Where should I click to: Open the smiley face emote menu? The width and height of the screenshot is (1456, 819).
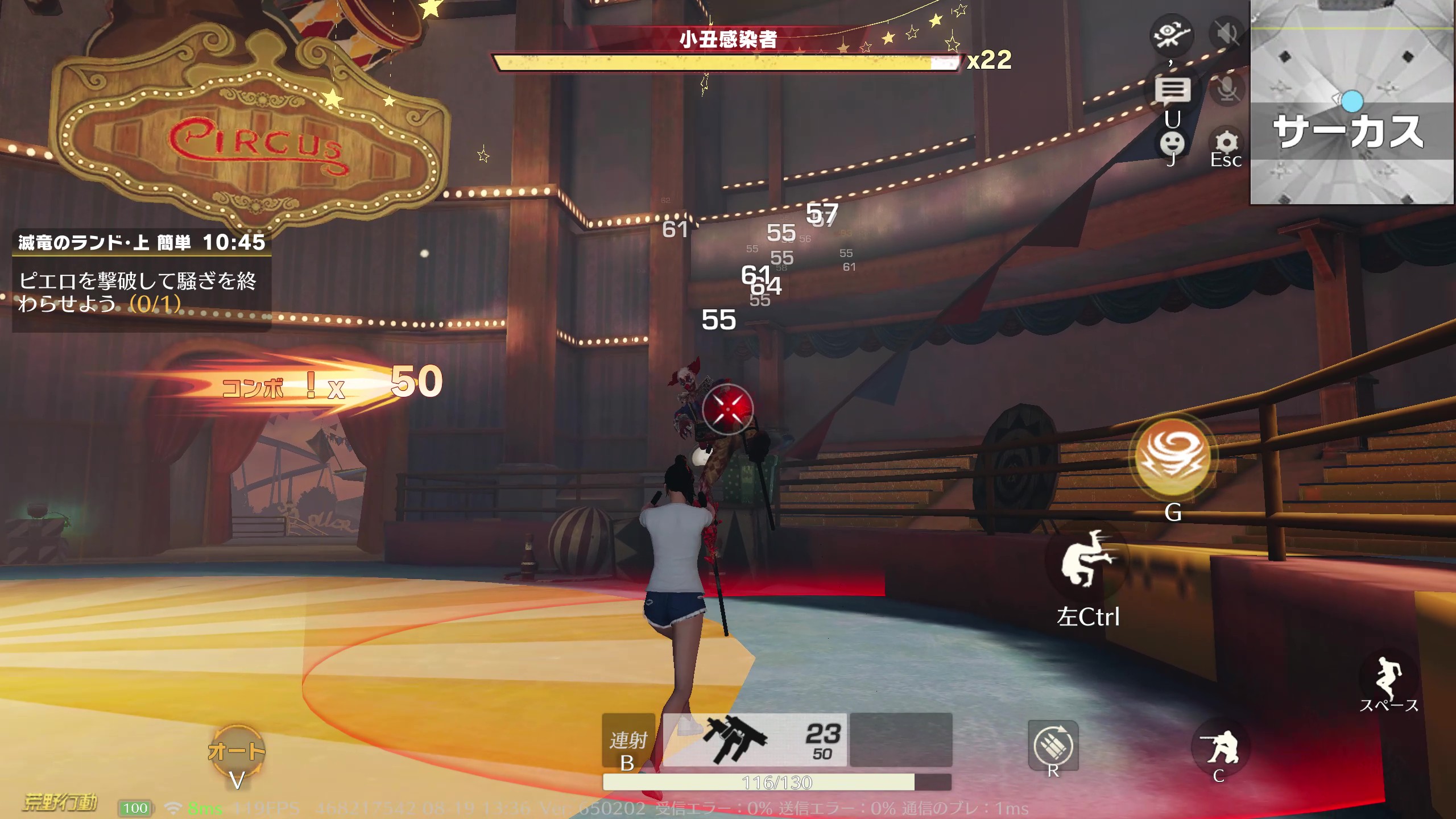[1172, 143]
